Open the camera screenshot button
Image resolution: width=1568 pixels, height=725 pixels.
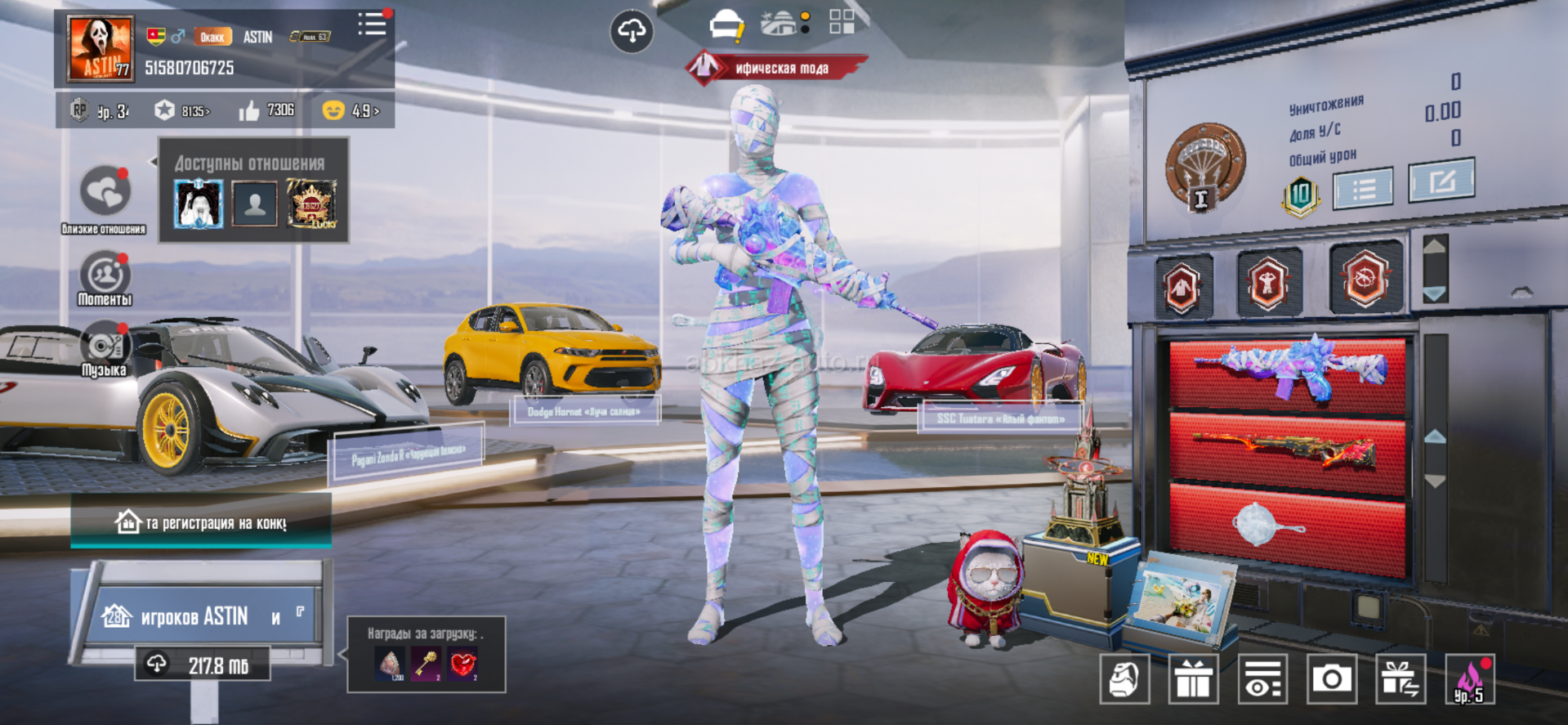coord(1331,678)
